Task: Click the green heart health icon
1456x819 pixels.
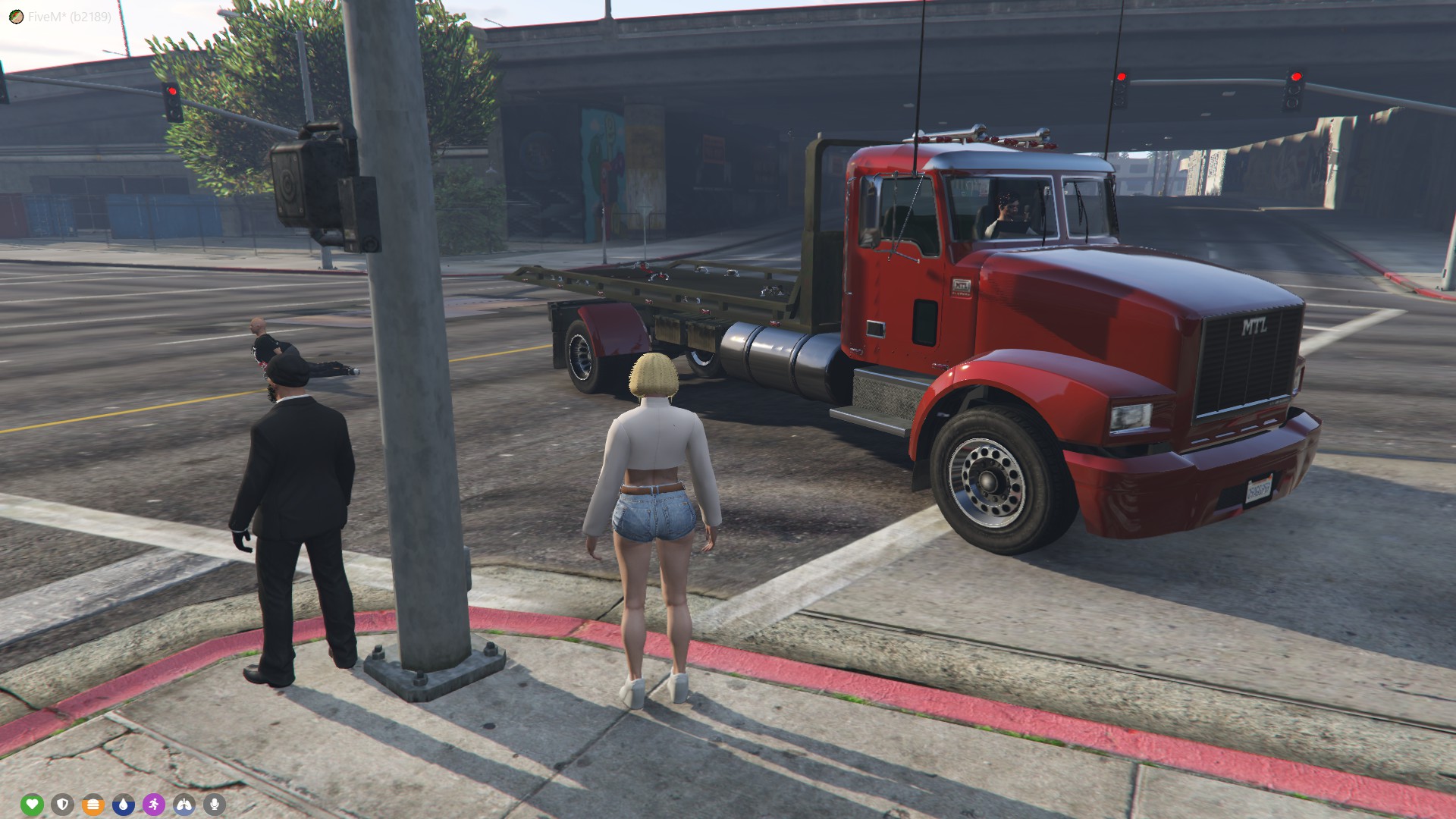Action: [32, 804]
